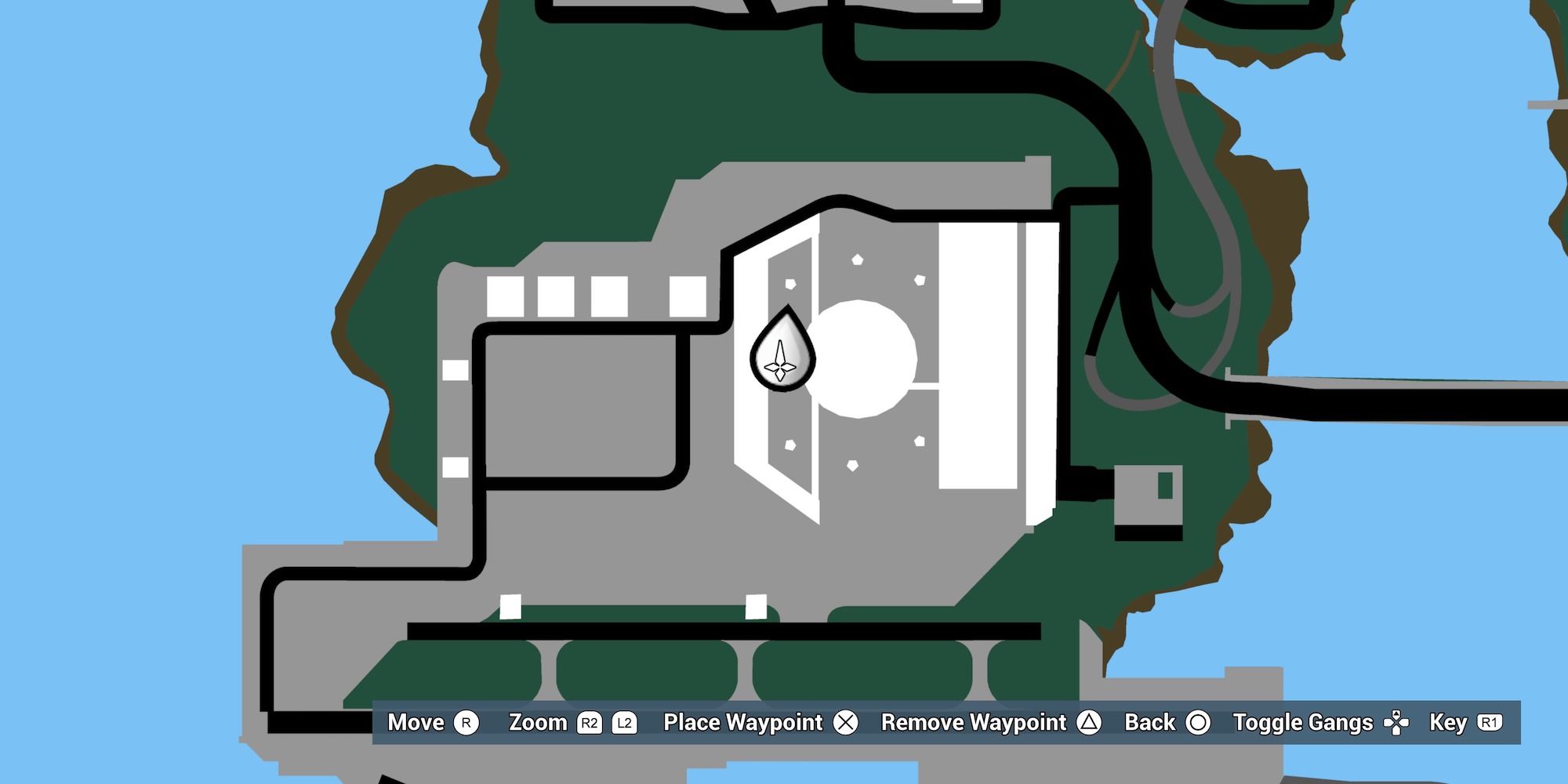Image resolution: width=1568 pixels, height=784 pixels.
Task: Disable the waypoint via Remove Waypoint
Action: pos(972,723)
